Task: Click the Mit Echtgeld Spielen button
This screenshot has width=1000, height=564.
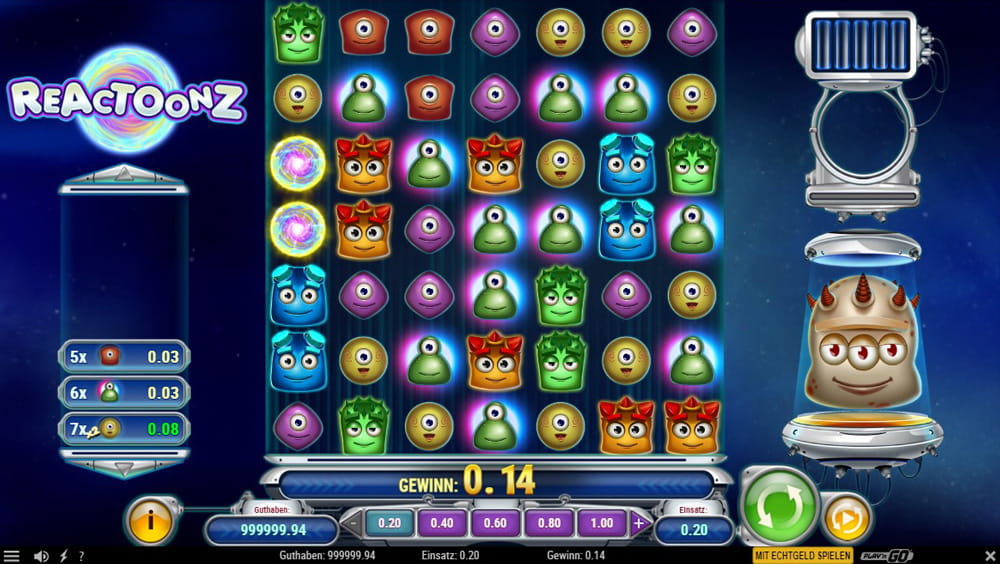Action: point(802,555)
